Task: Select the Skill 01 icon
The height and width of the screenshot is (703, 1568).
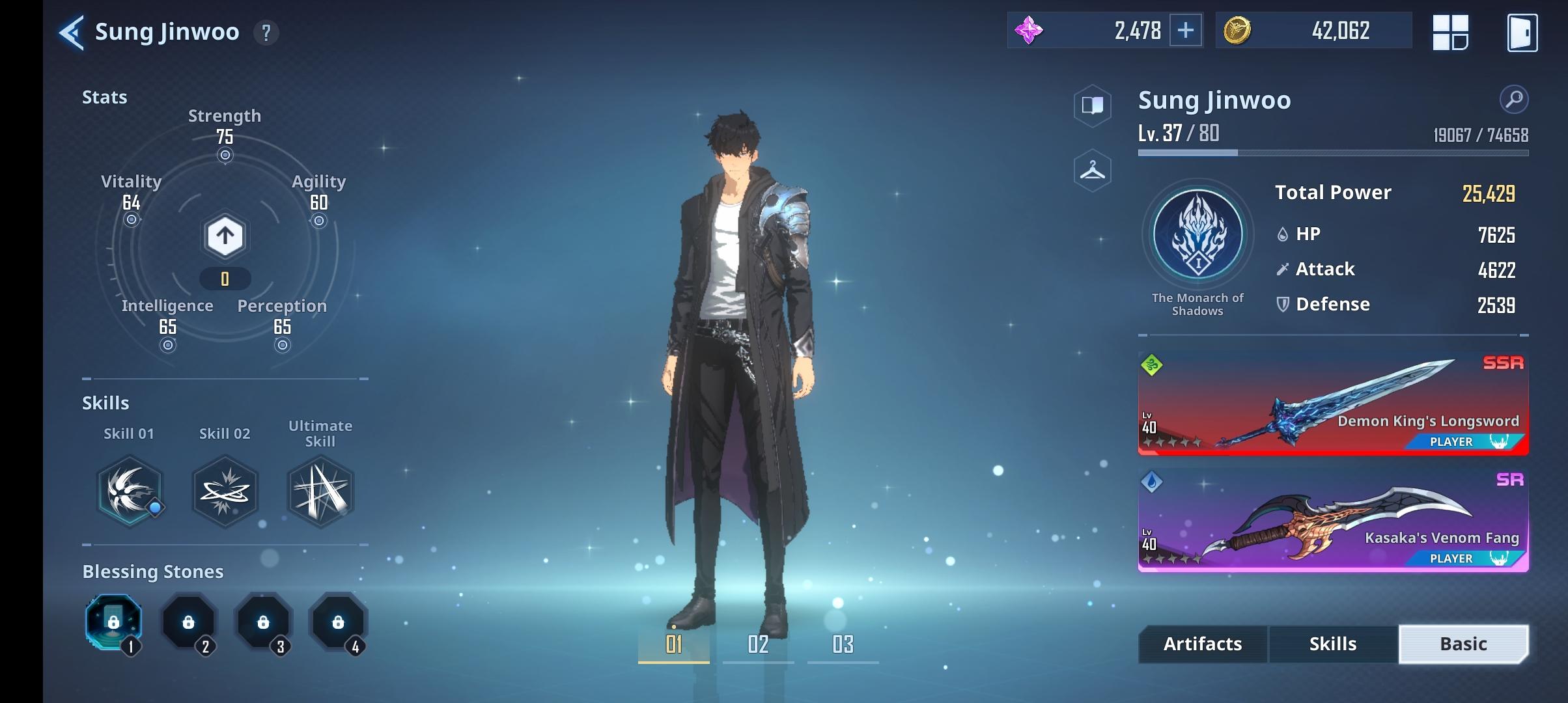Action: 130,491
